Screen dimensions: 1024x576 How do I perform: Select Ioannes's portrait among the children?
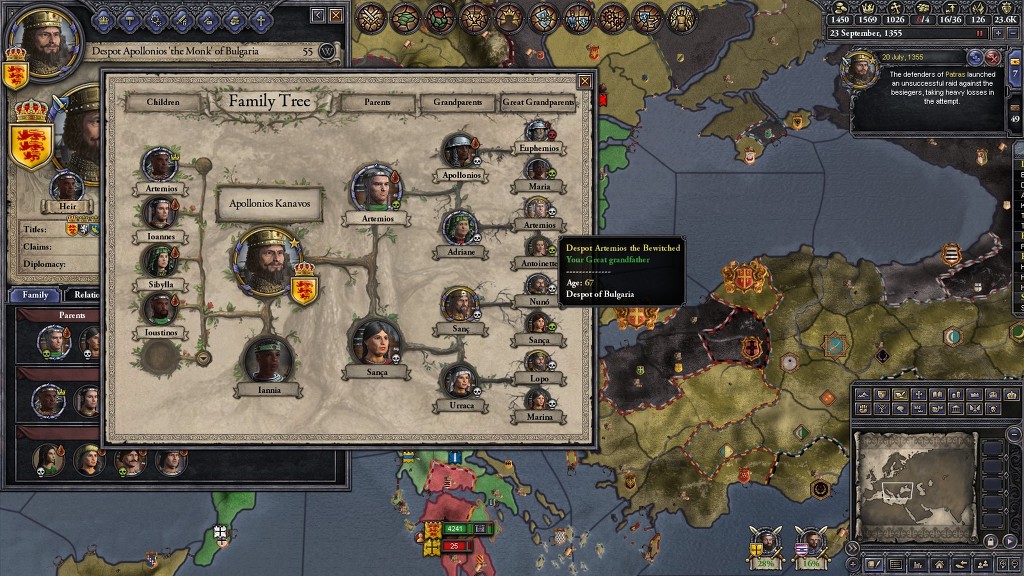[160, 212]
